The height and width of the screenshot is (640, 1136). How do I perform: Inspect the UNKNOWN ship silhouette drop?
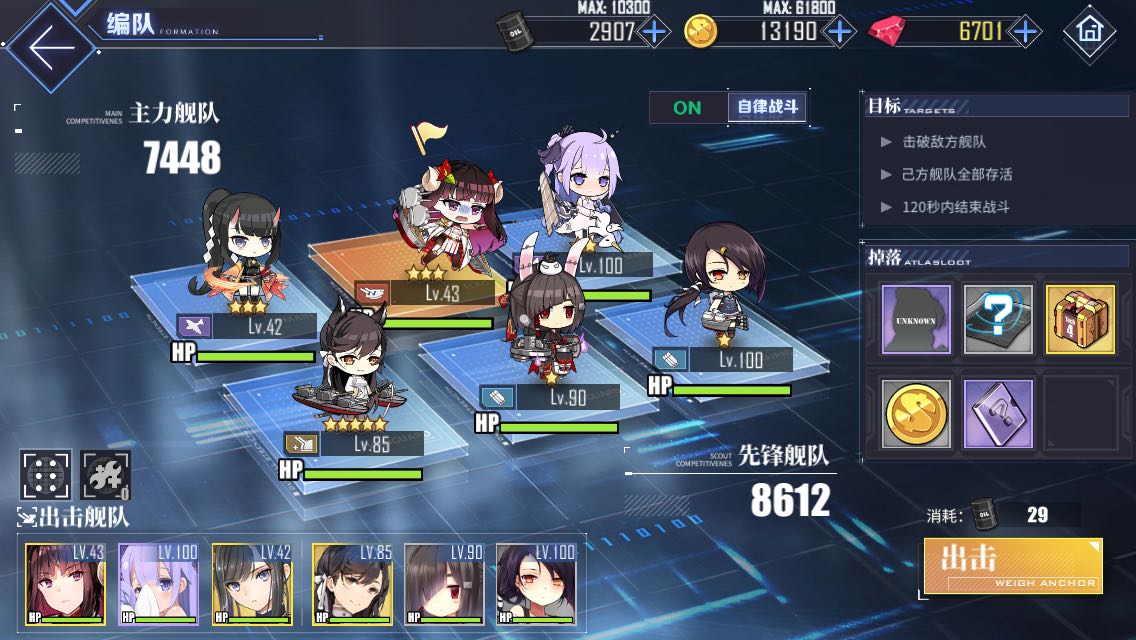[x=916, y=319]
